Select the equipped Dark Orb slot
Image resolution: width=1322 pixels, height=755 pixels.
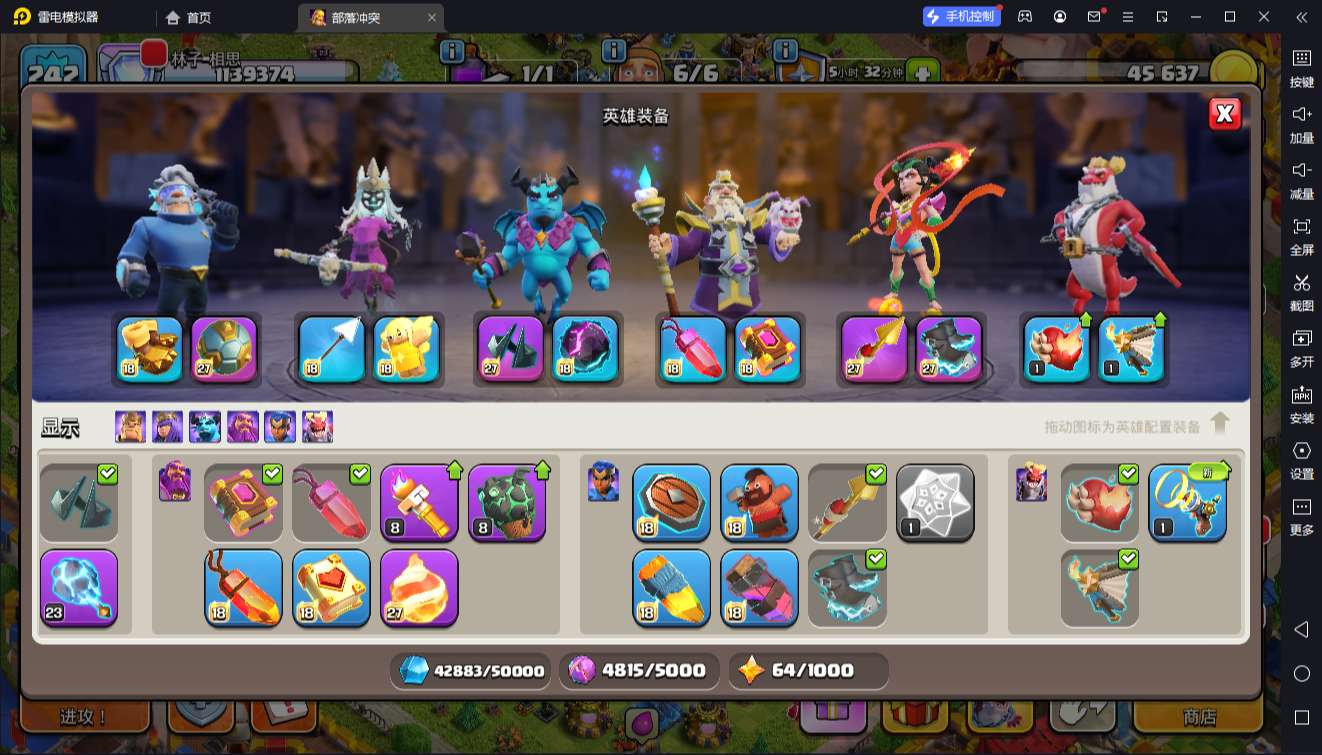(x=585, y=350)
